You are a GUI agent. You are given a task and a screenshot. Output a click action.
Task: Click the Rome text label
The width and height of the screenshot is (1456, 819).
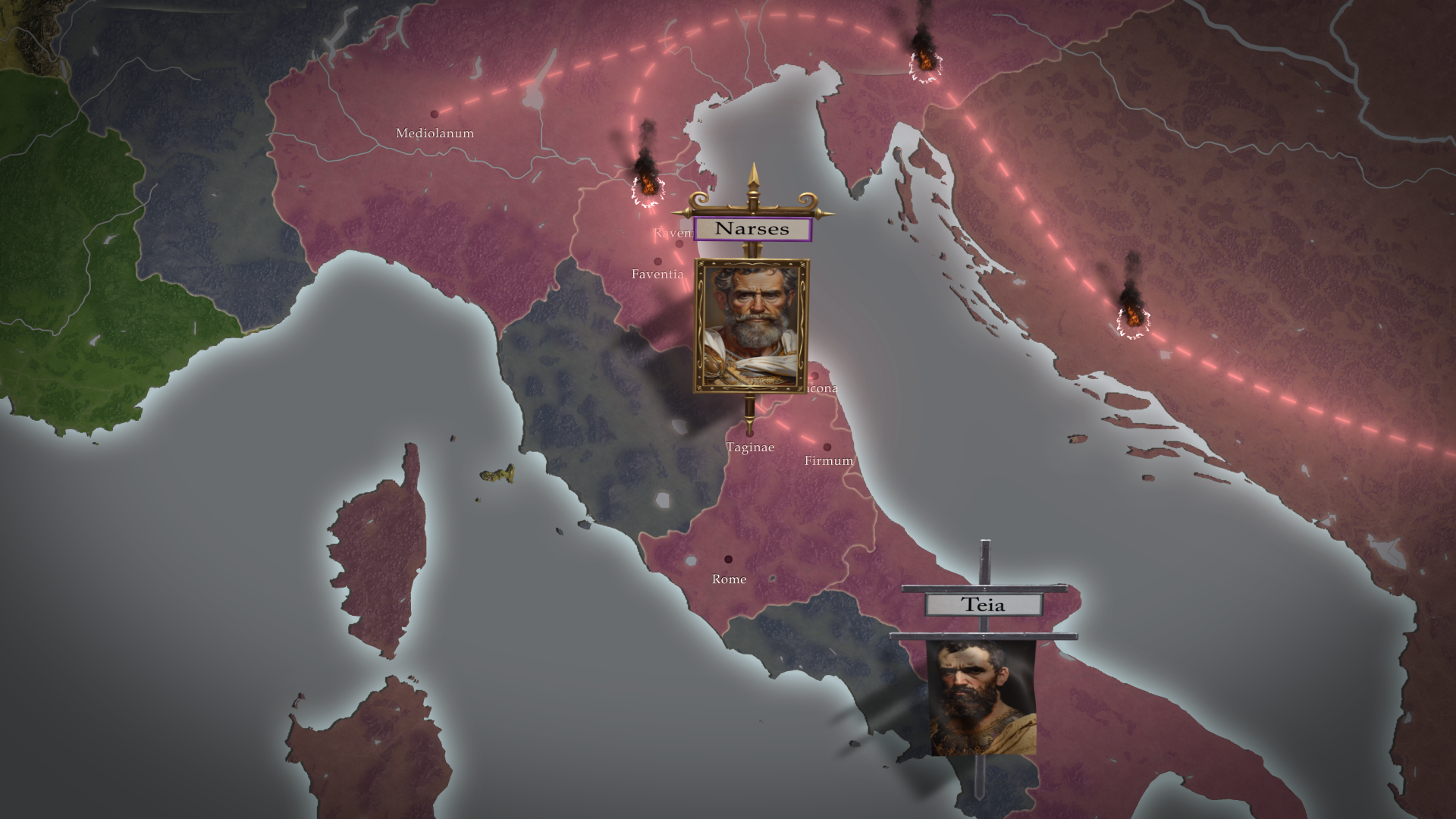tap(729, 579)
